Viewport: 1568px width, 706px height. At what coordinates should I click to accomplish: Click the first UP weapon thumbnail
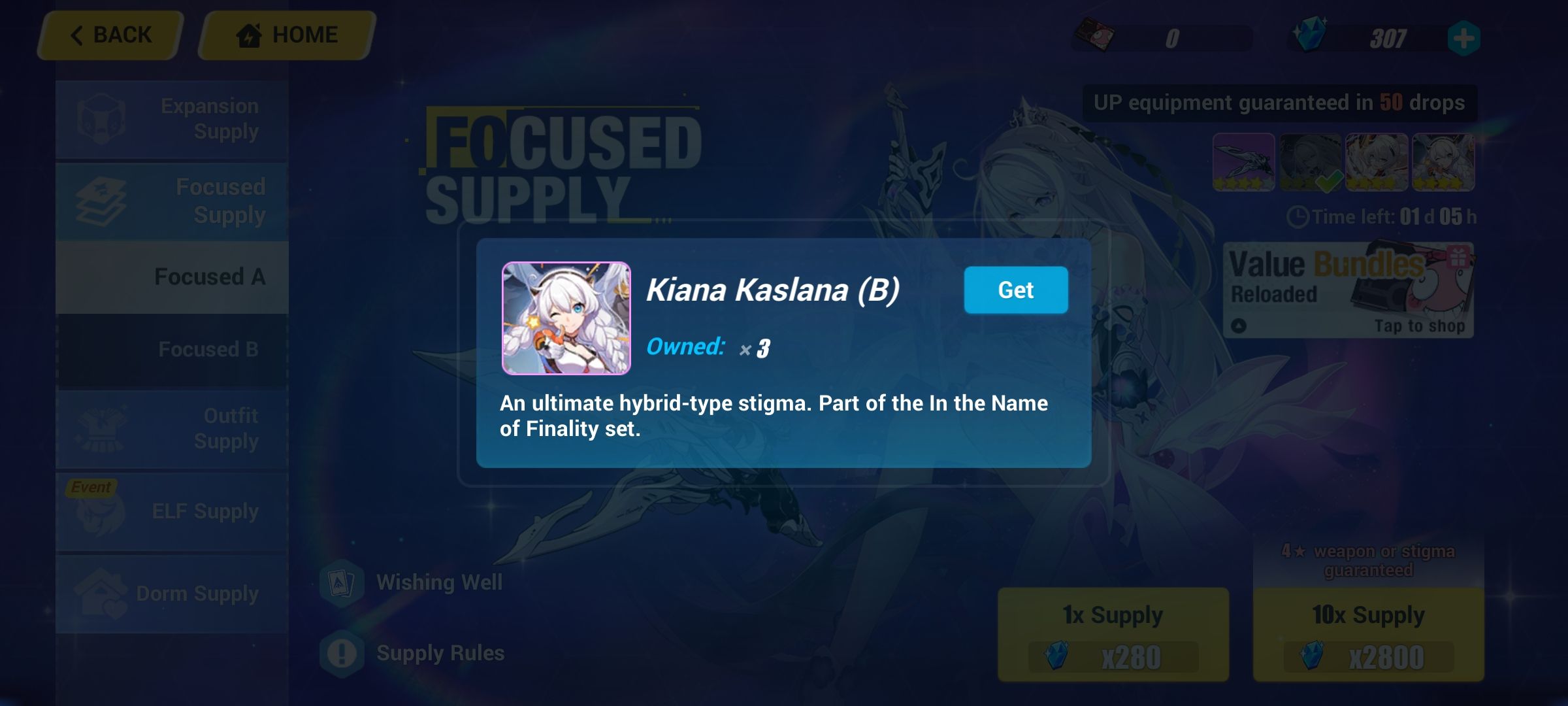1243,161
